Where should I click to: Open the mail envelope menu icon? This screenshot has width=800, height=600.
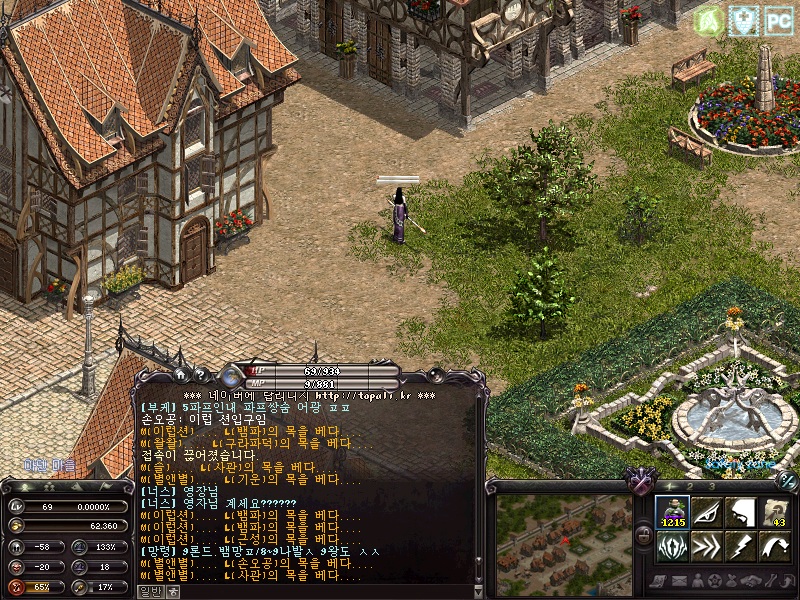point(677,581)
